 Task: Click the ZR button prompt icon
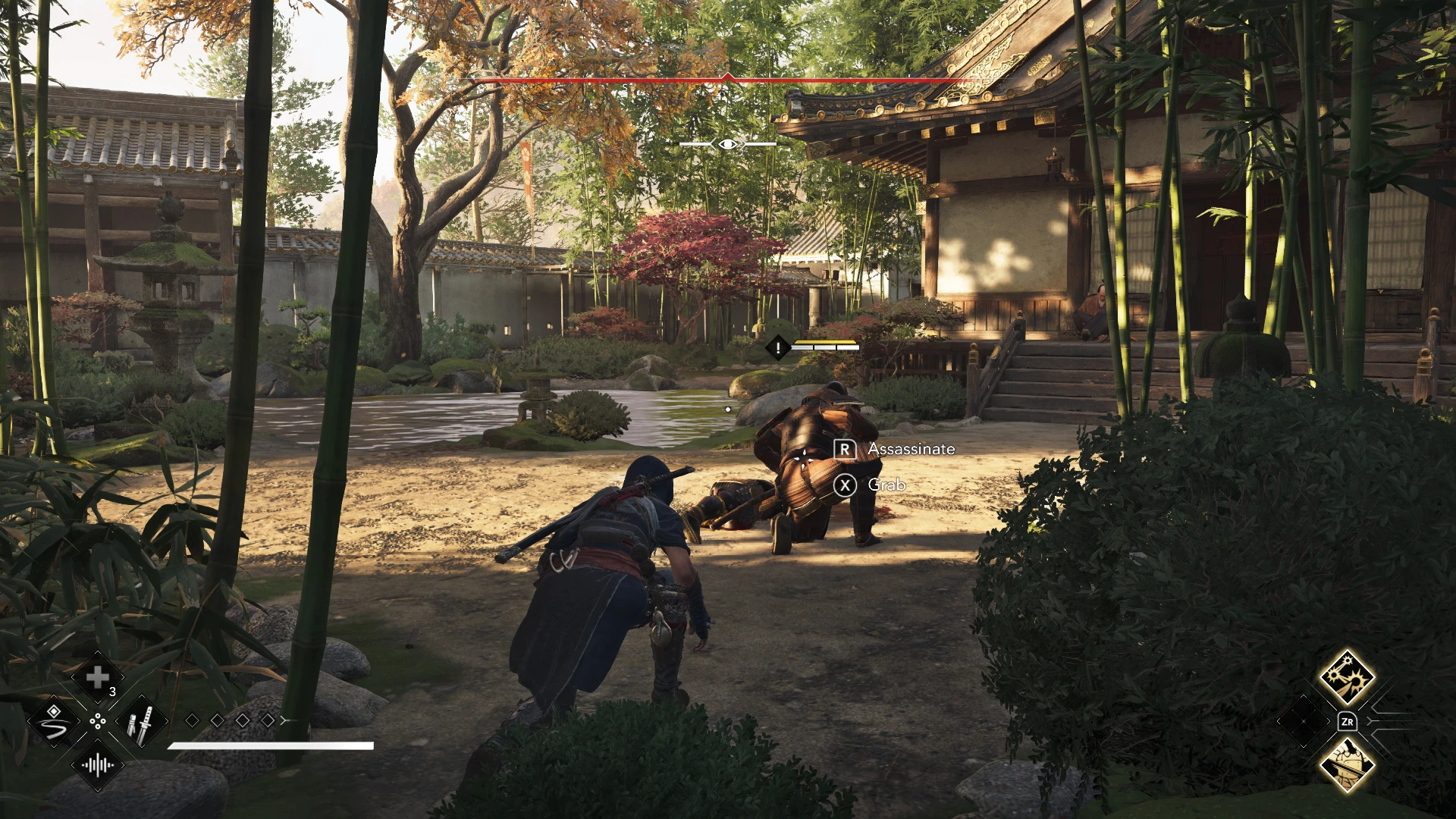(x=1348, y=720)
